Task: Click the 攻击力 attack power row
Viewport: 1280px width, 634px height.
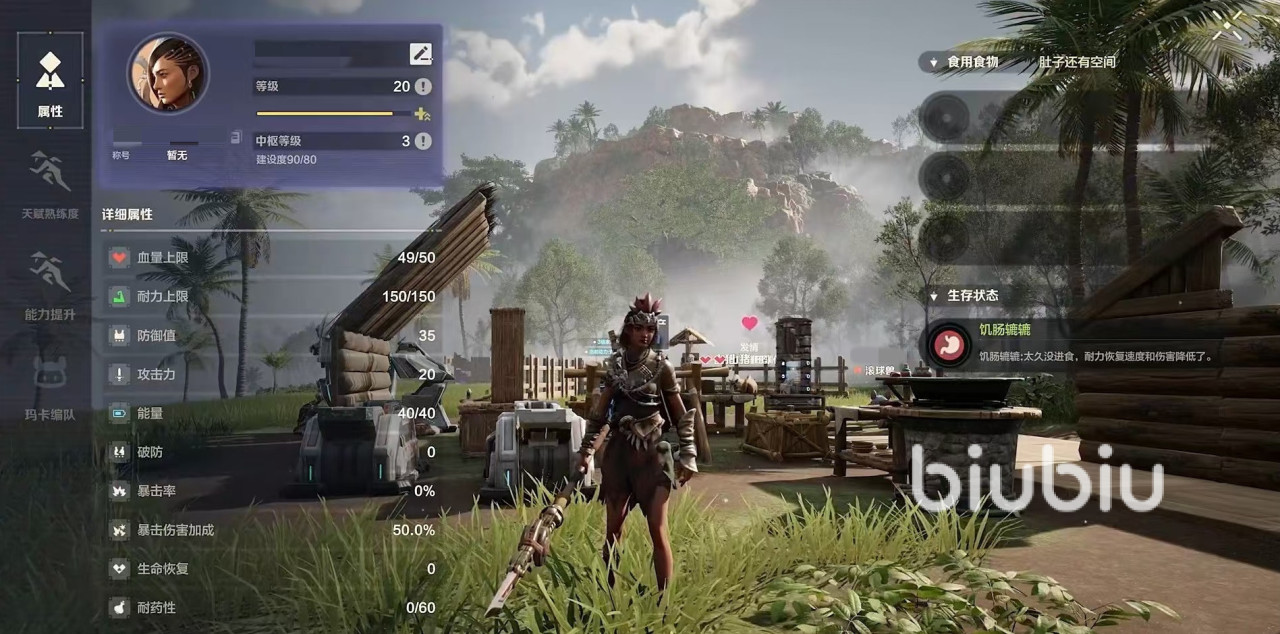Action: point(272,375)
